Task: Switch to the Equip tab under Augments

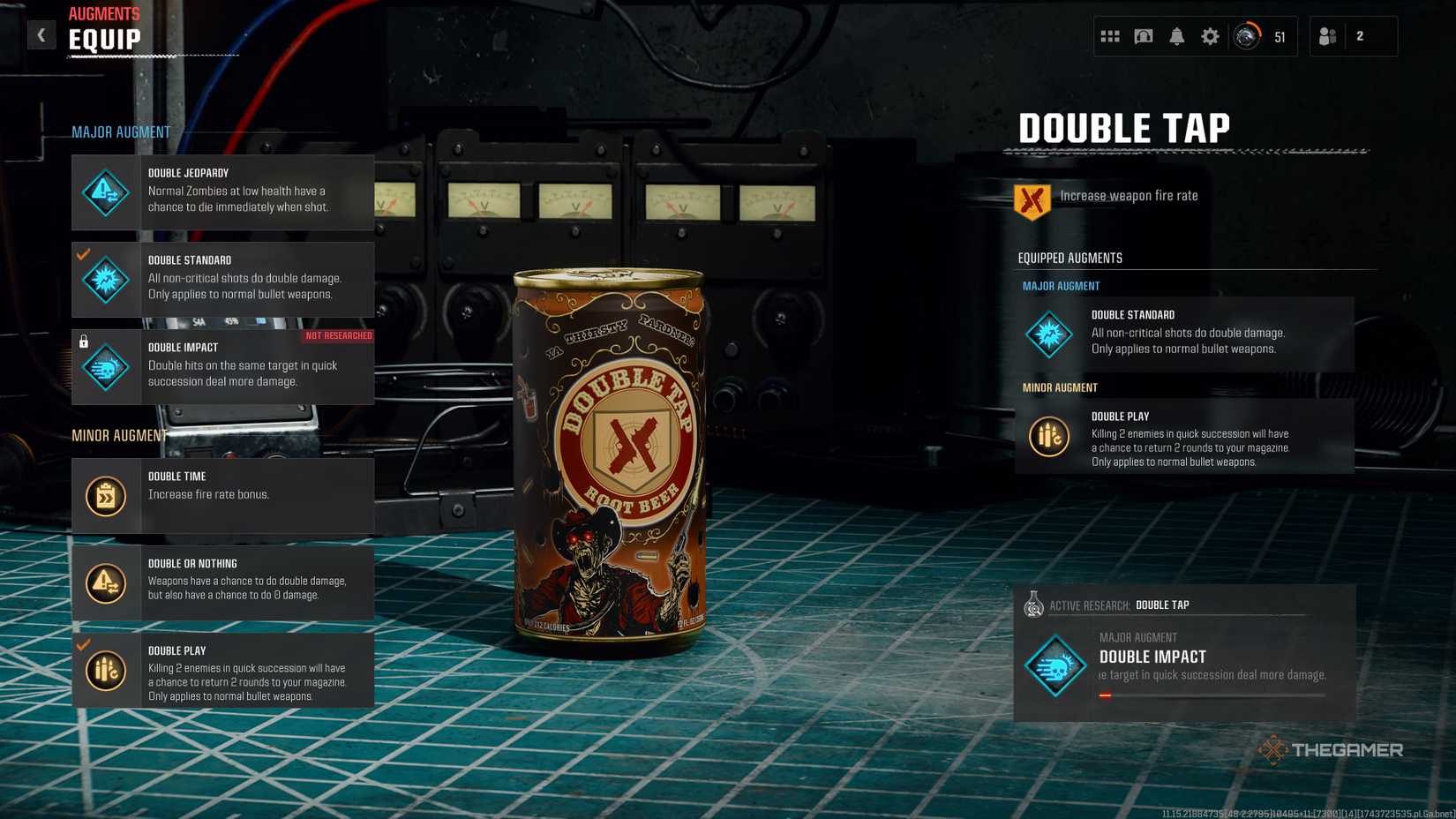Action: click(x=102, y=38)
